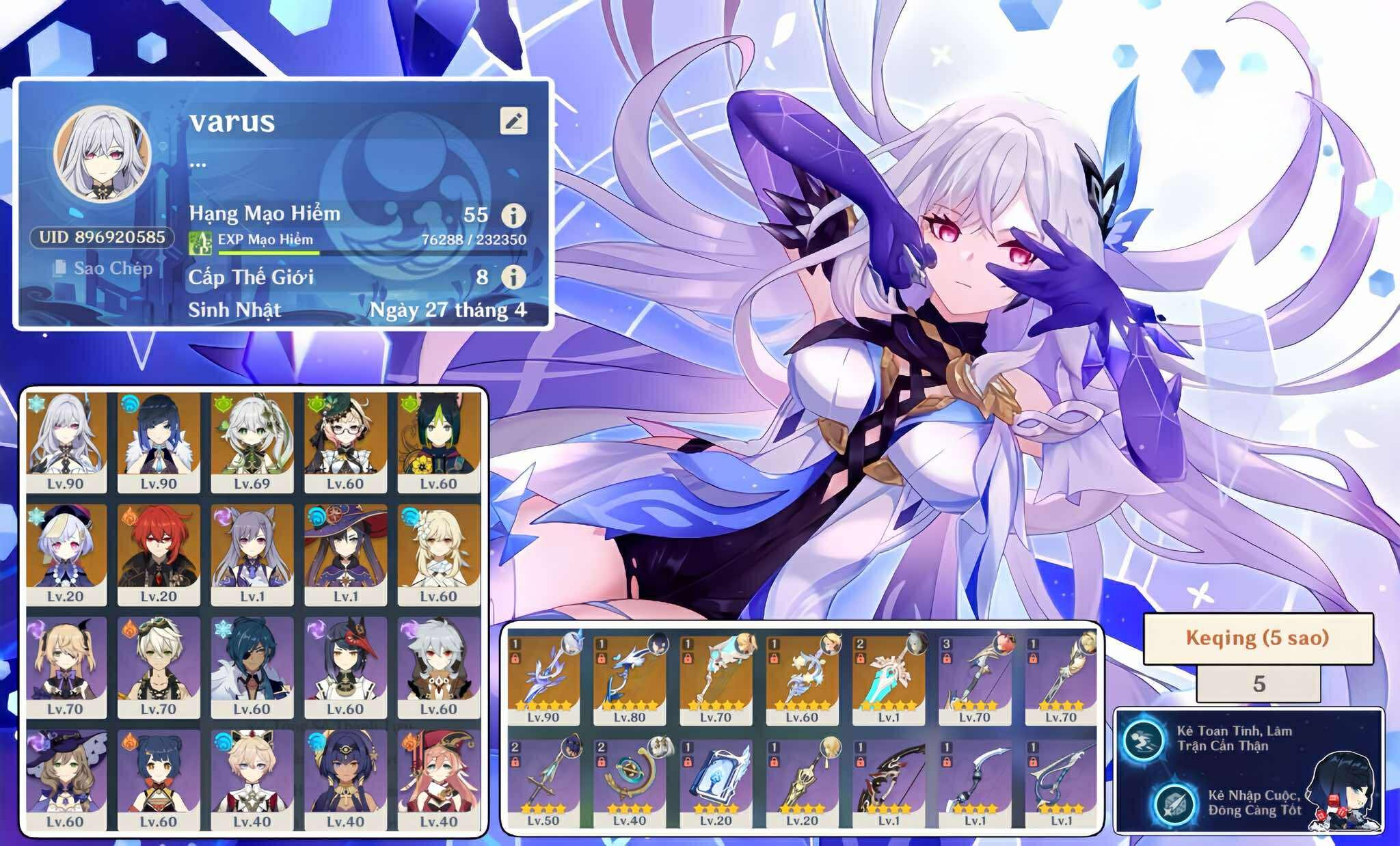Choose the Lv.1 Keqing character card
Image resolution: width=1400 pixels, height=846 pixels.
click(x=252, y=554)
